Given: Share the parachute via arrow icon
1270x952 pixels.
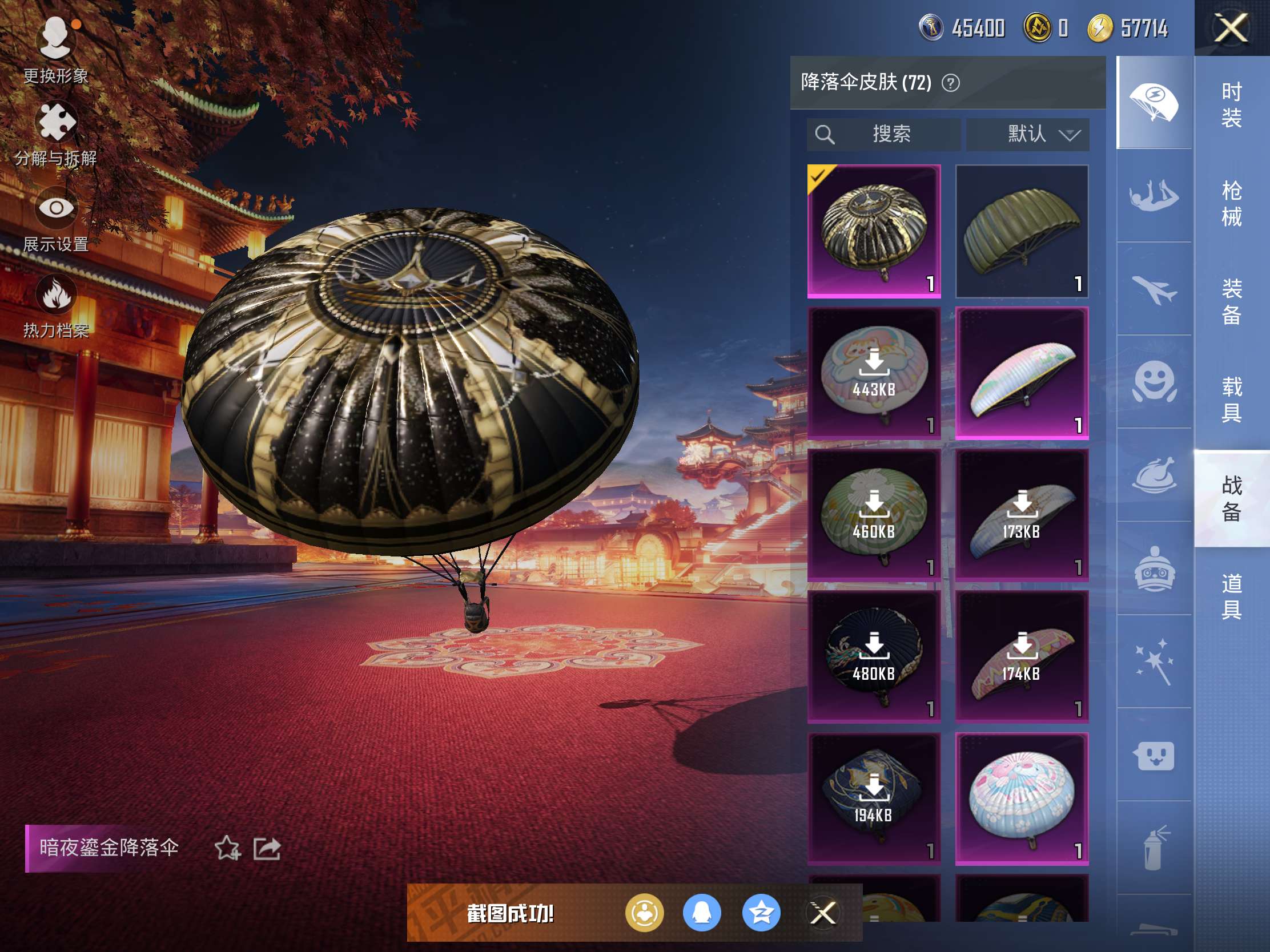Looking at the screenshot, I should 267,848.
